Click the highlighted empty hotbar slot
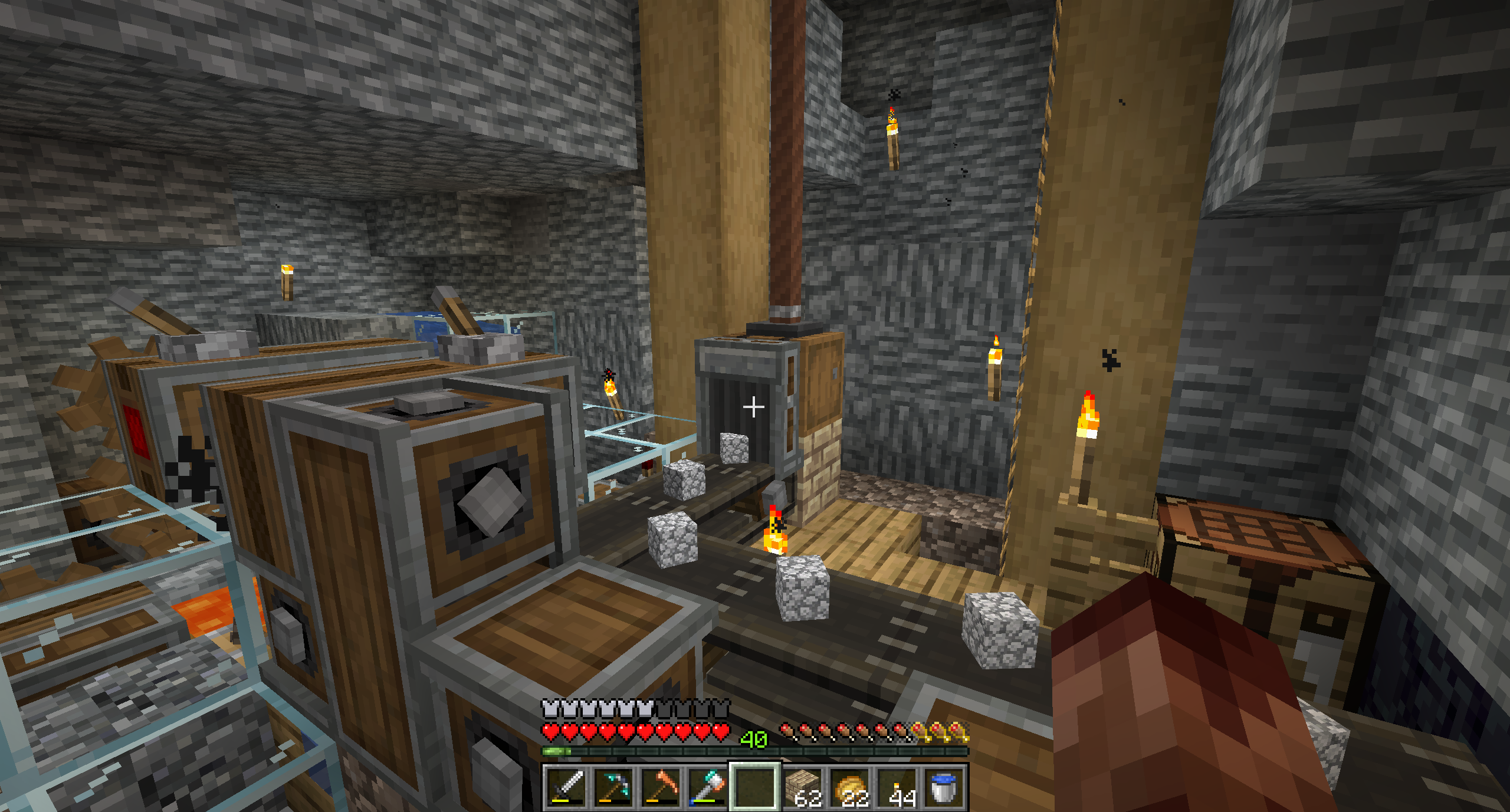 coord(756,787)
